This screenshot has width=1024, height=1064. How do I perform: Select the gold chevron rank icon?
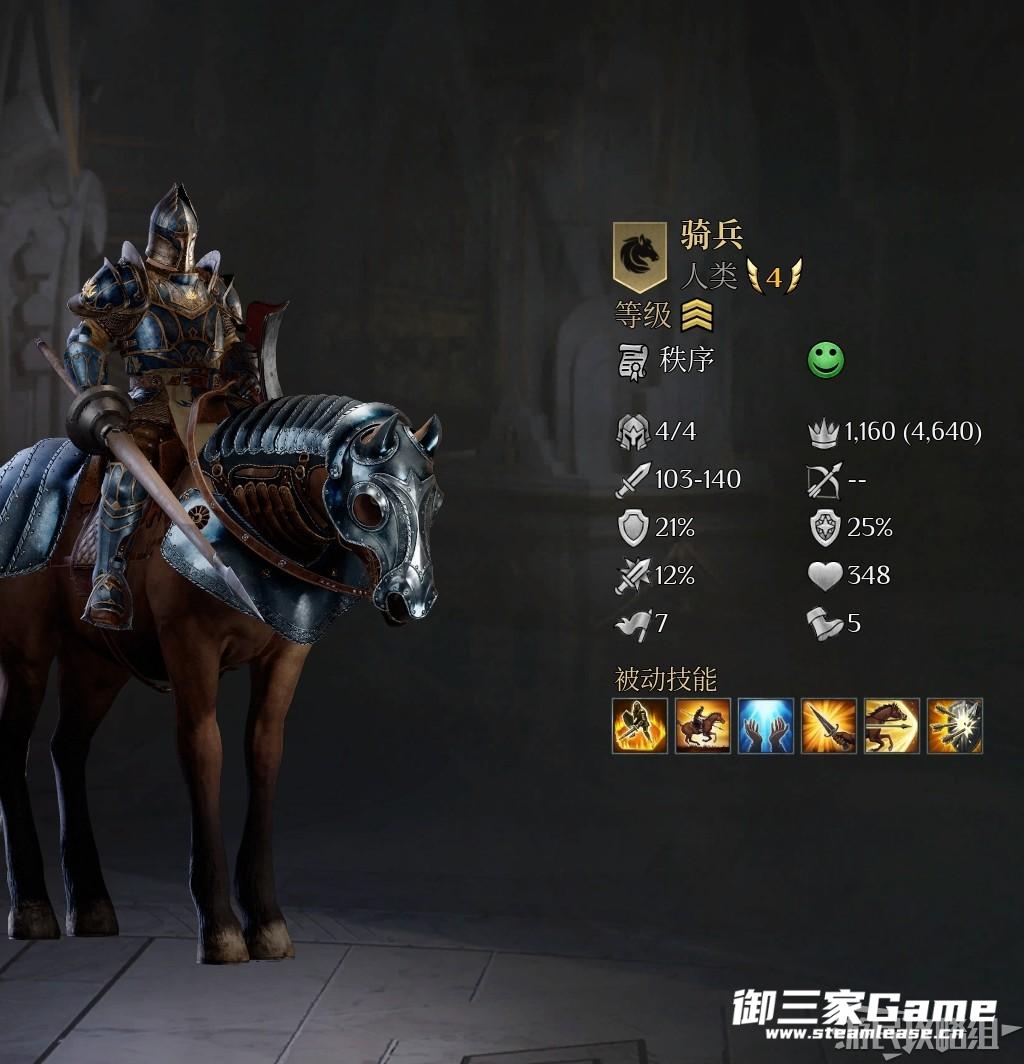697,317
